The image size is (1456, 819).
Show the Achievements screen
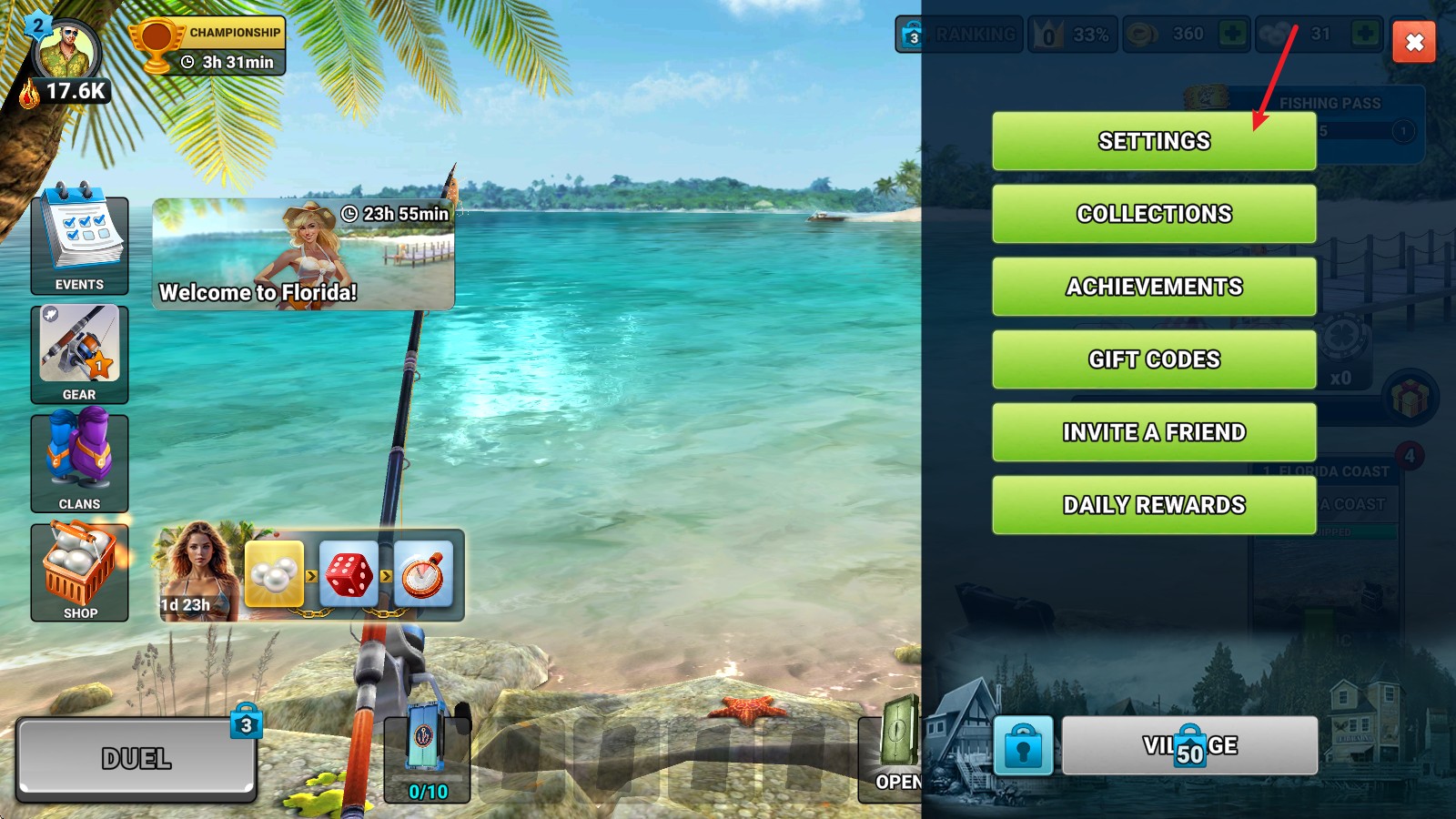click(1154, 287)
